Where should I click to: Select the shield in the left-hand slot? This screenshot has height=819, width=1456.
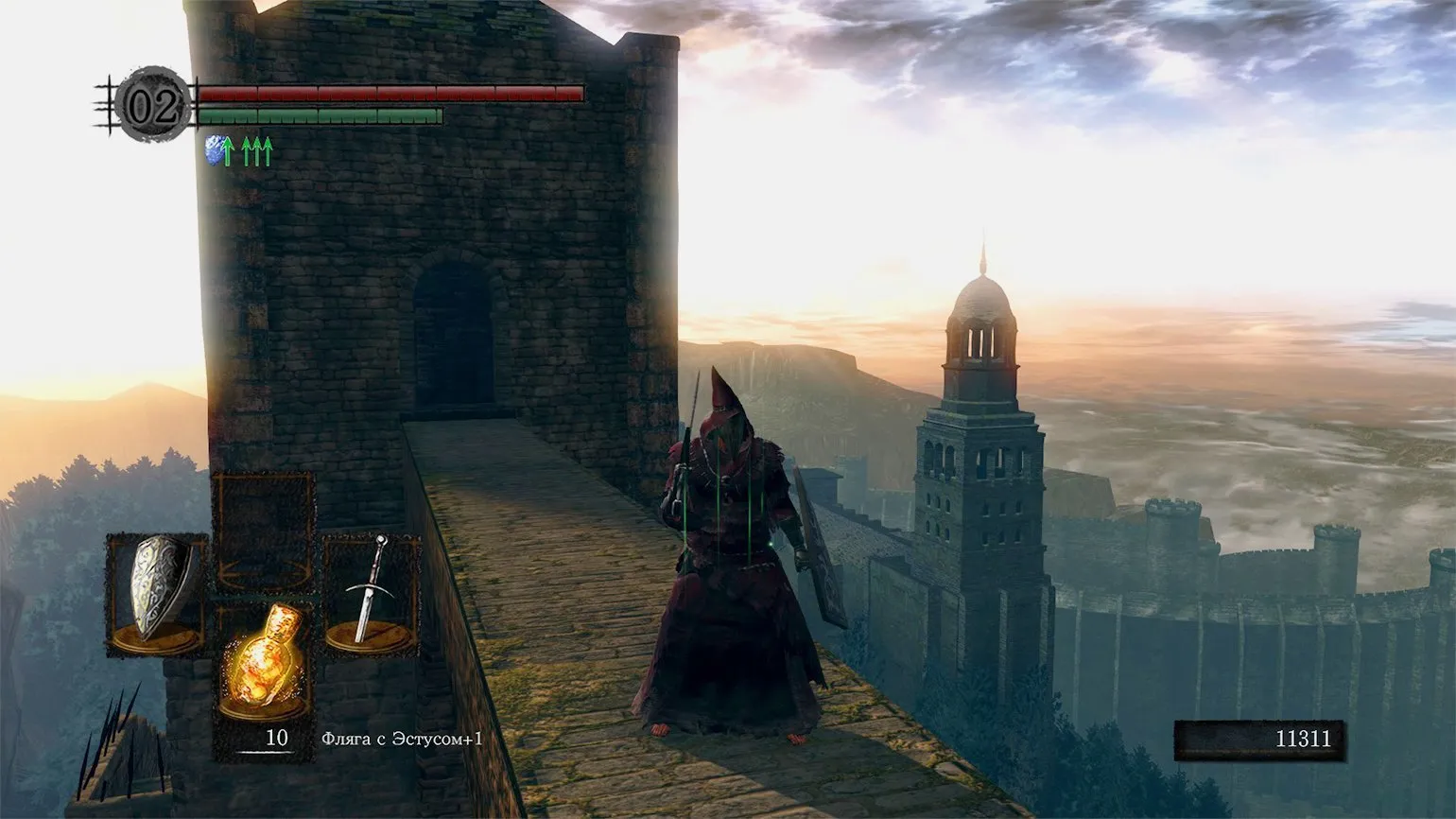coord(156,594)
